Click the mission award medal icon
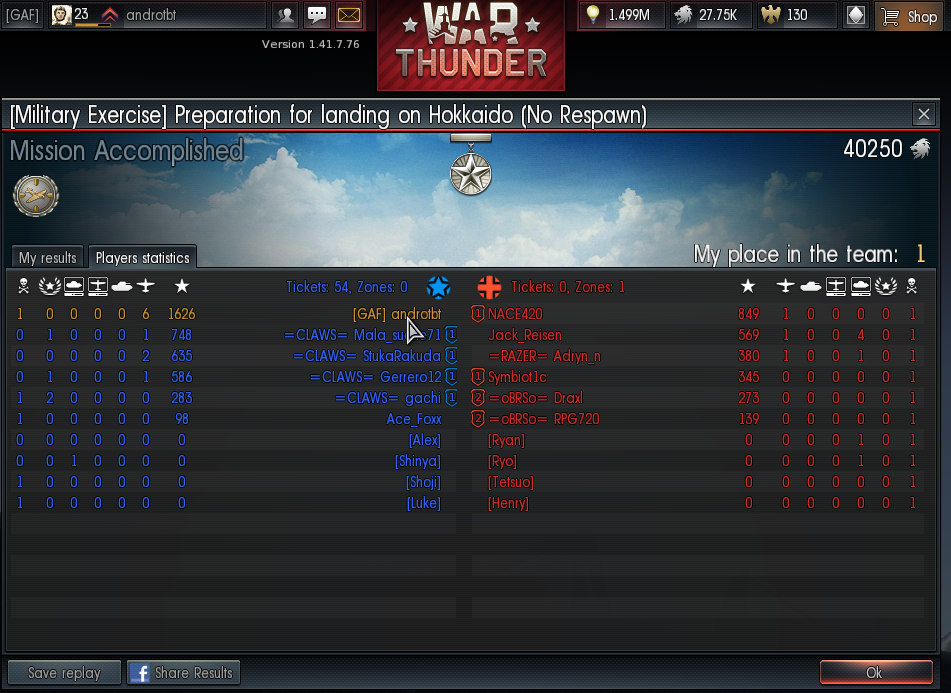This screenshot has height=693, width=951. (470, 174)
